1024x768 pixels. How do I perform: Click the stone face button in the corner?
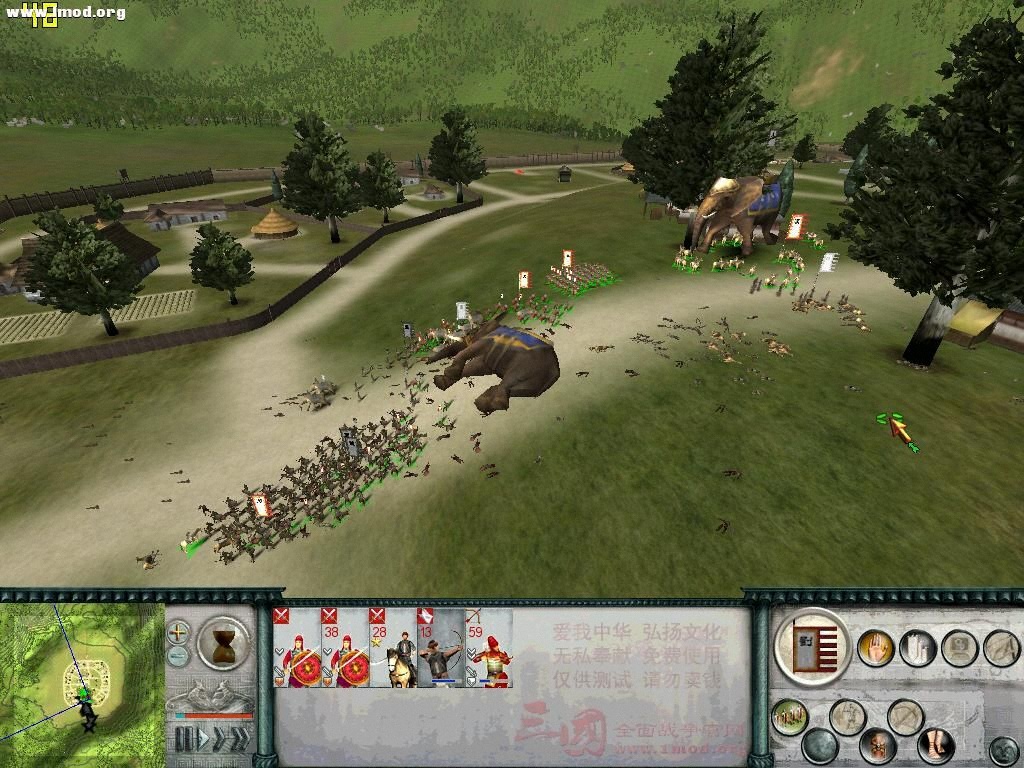pyautogui.click(x=1003, y=750)
